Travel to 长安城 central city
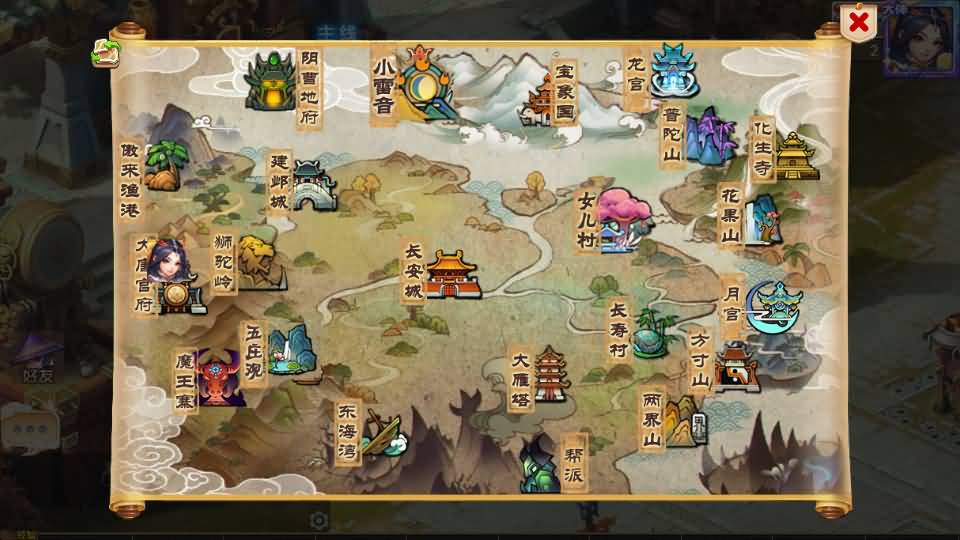This screenshot has height=540, width=960. [x=452, y=274]
